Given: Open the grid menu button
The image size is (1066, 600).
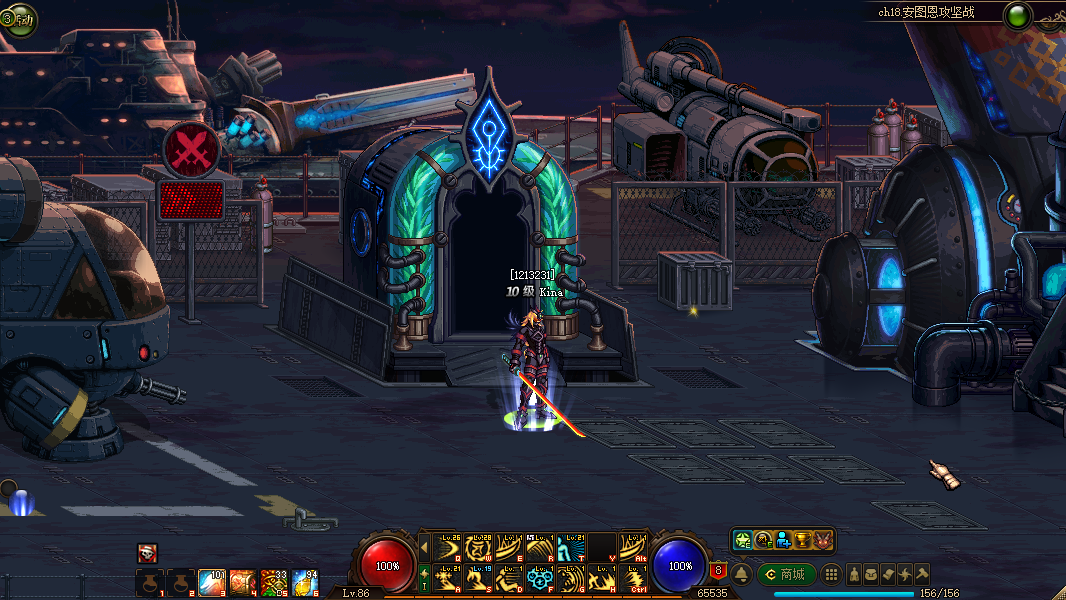Looking at the screenshot, I should tap(831, 574).
